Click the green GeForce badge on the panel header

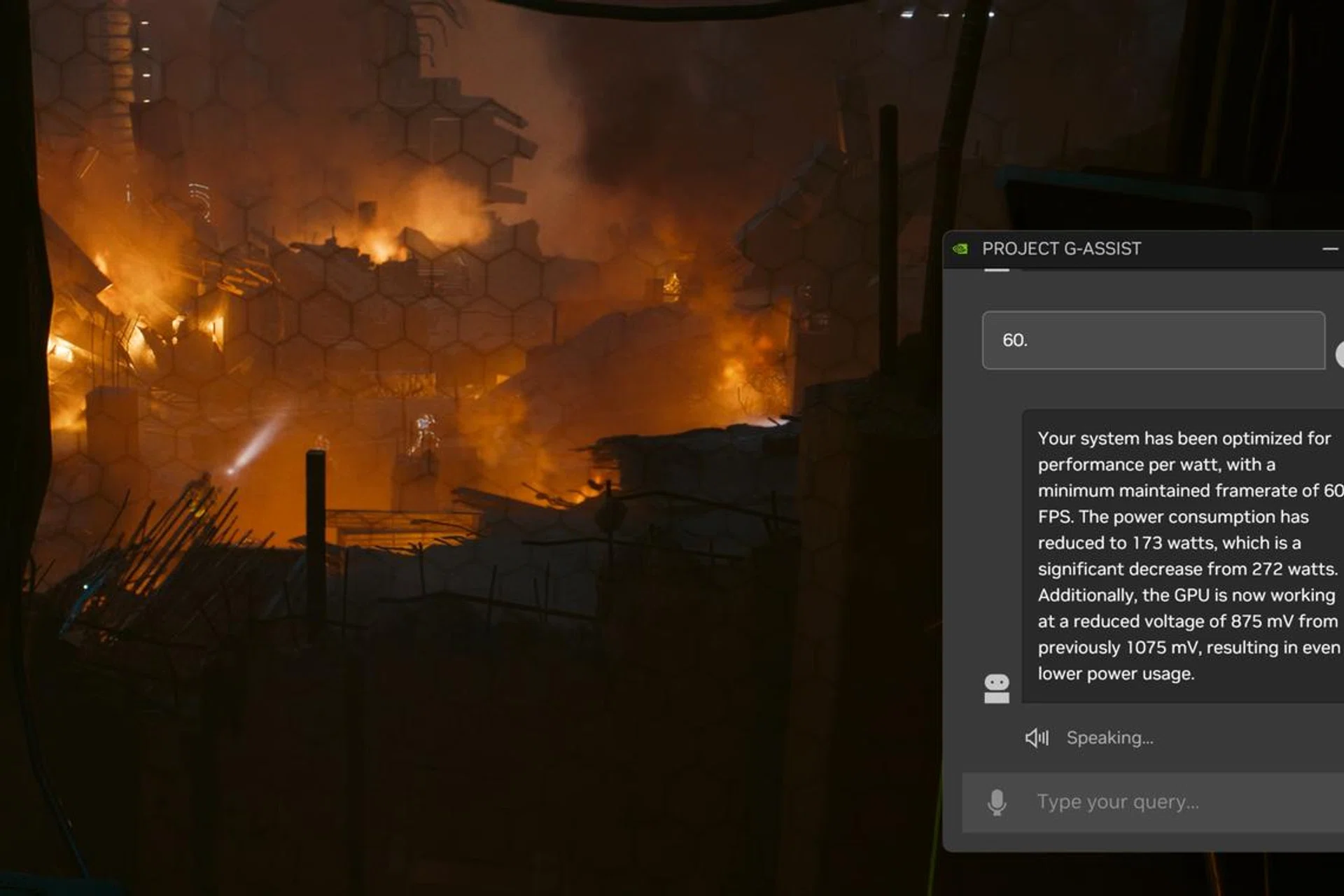(x=960, y=248)
